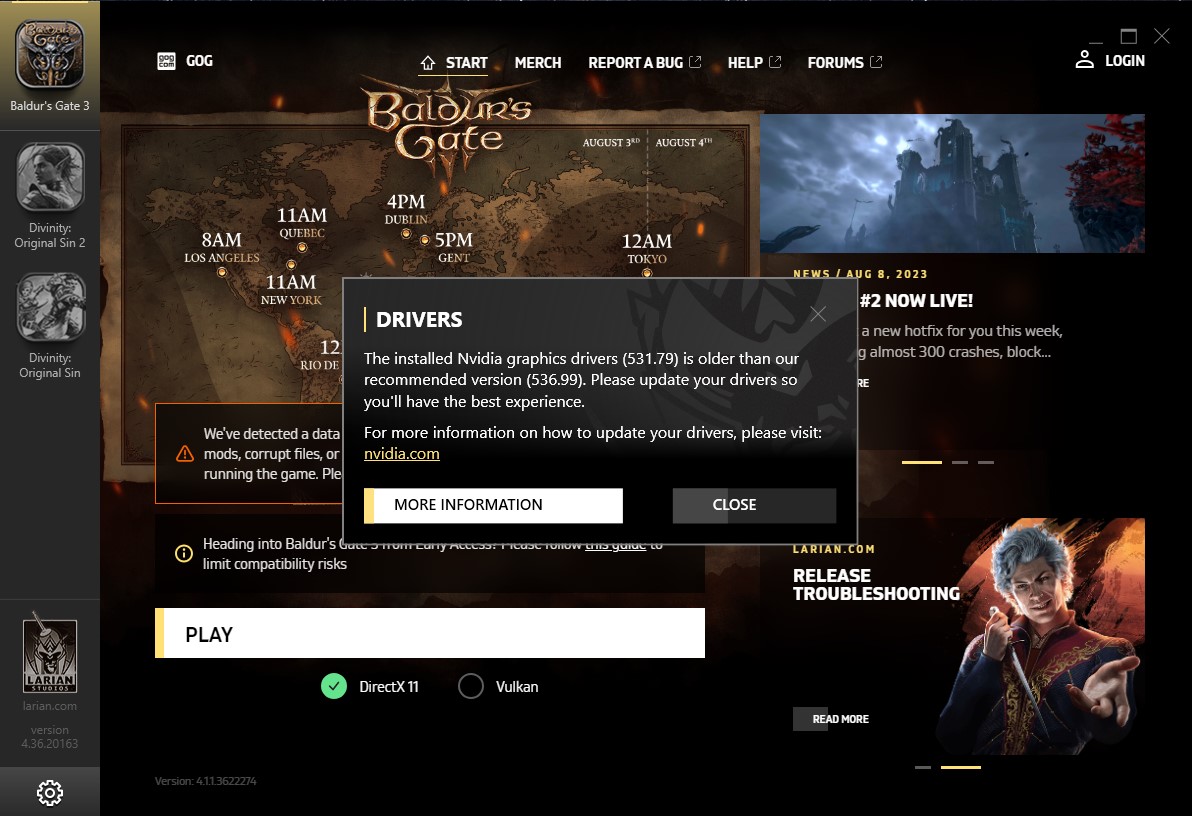Dismiss the Drivers popup using the X
Screen dimensions: 1192x816
coord(818,314)
